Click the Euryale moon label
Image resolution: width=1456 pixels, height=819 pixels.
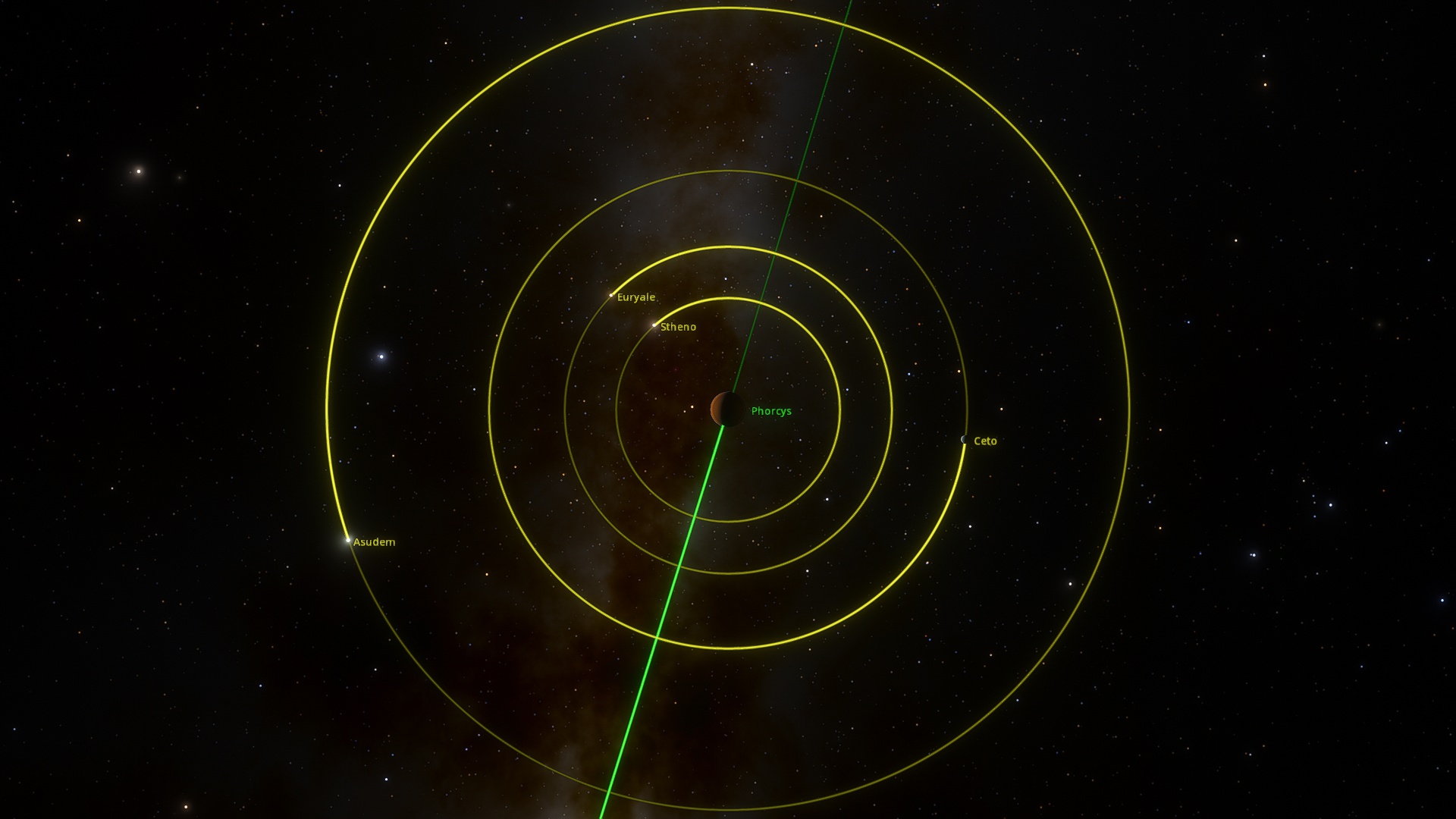point(635,297)
